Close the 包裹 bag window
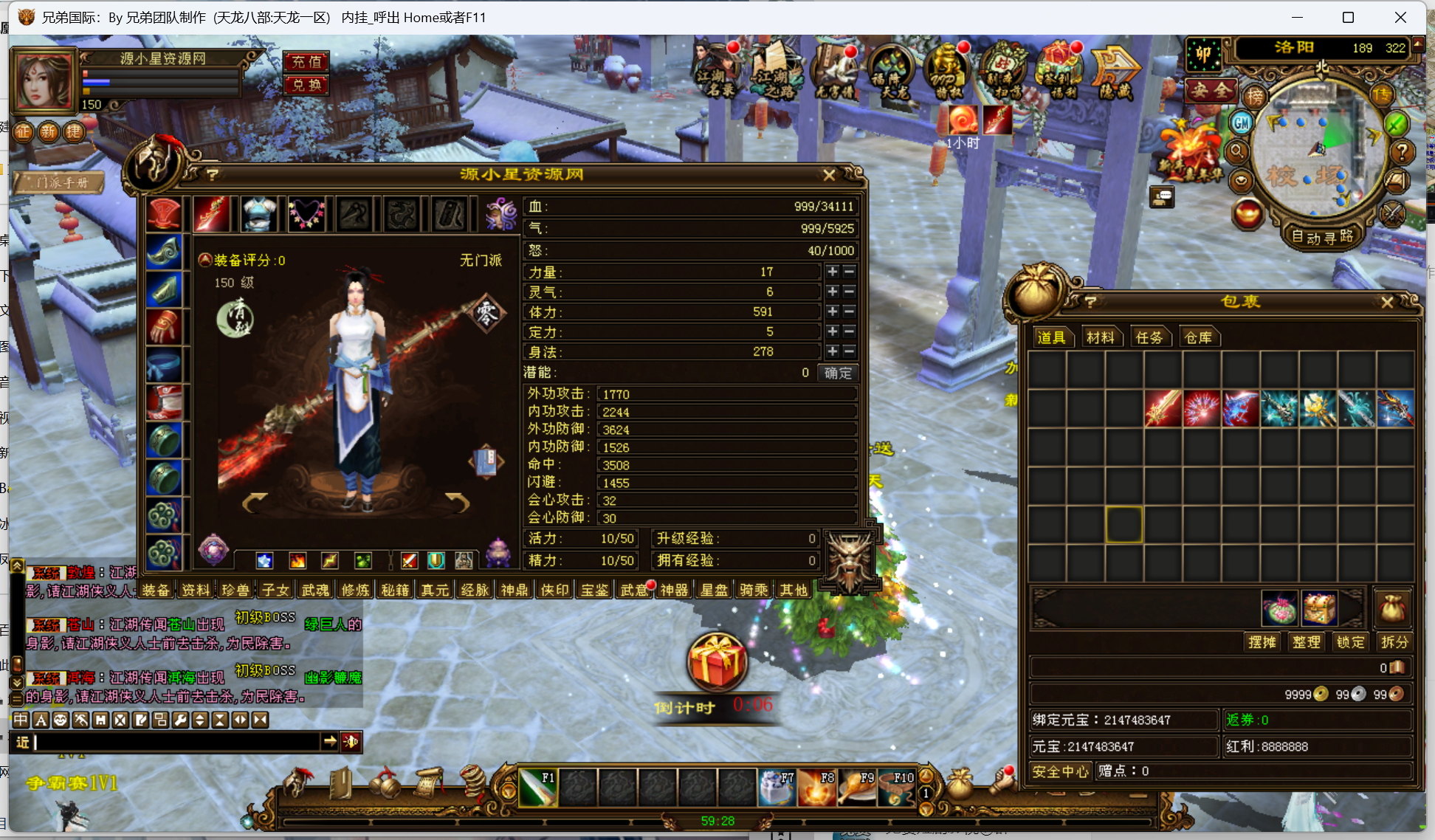The image size is (1435, 840). click(x=1387, y=303)
